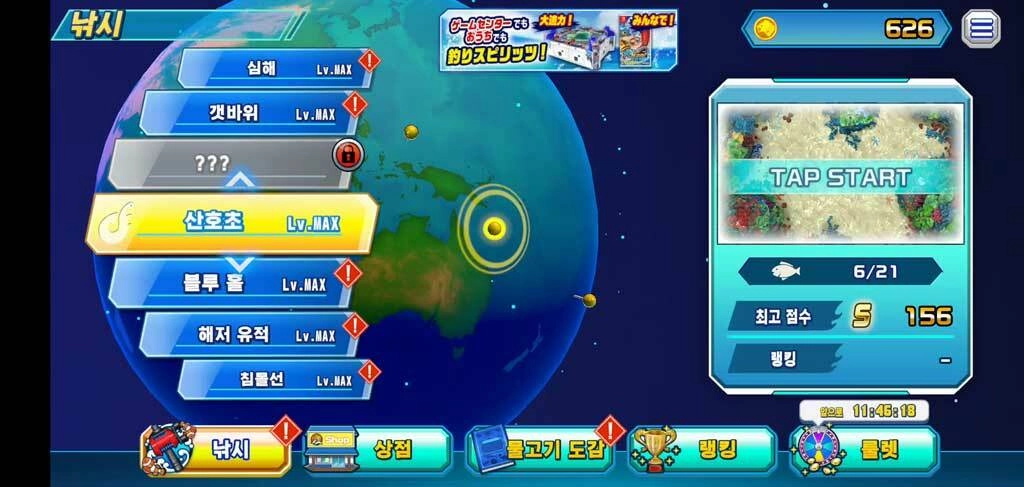The image size is (1024, 487).
Task: Show the 랭킹 trophy tab
Action: point(702,450)
